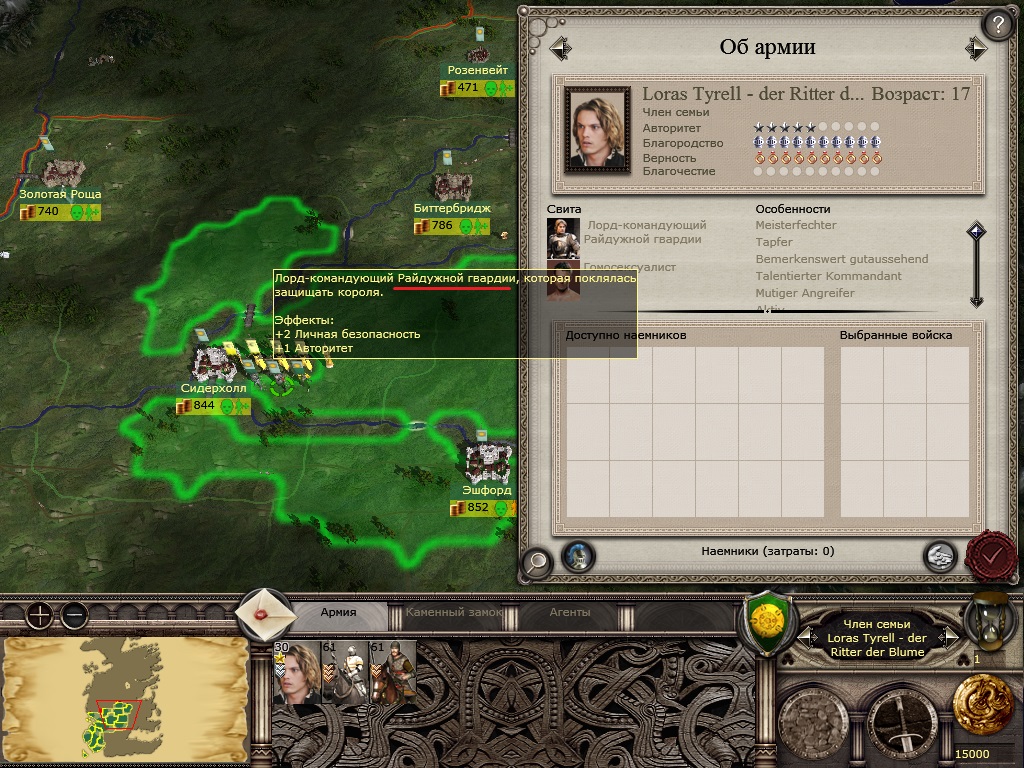Image resolution: width=1024 pixels, height=768 pixels.
Task: Switch to the Армия tab
Action: point(338,612)
